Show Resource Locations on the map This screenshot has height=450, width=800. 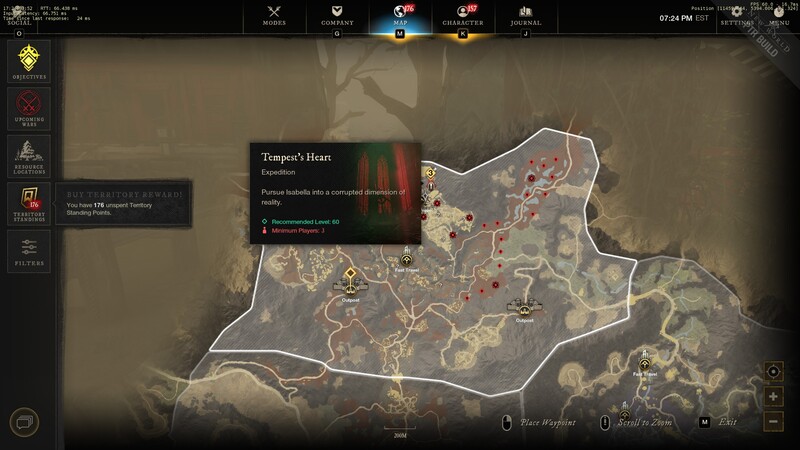(x=29, y=156)
